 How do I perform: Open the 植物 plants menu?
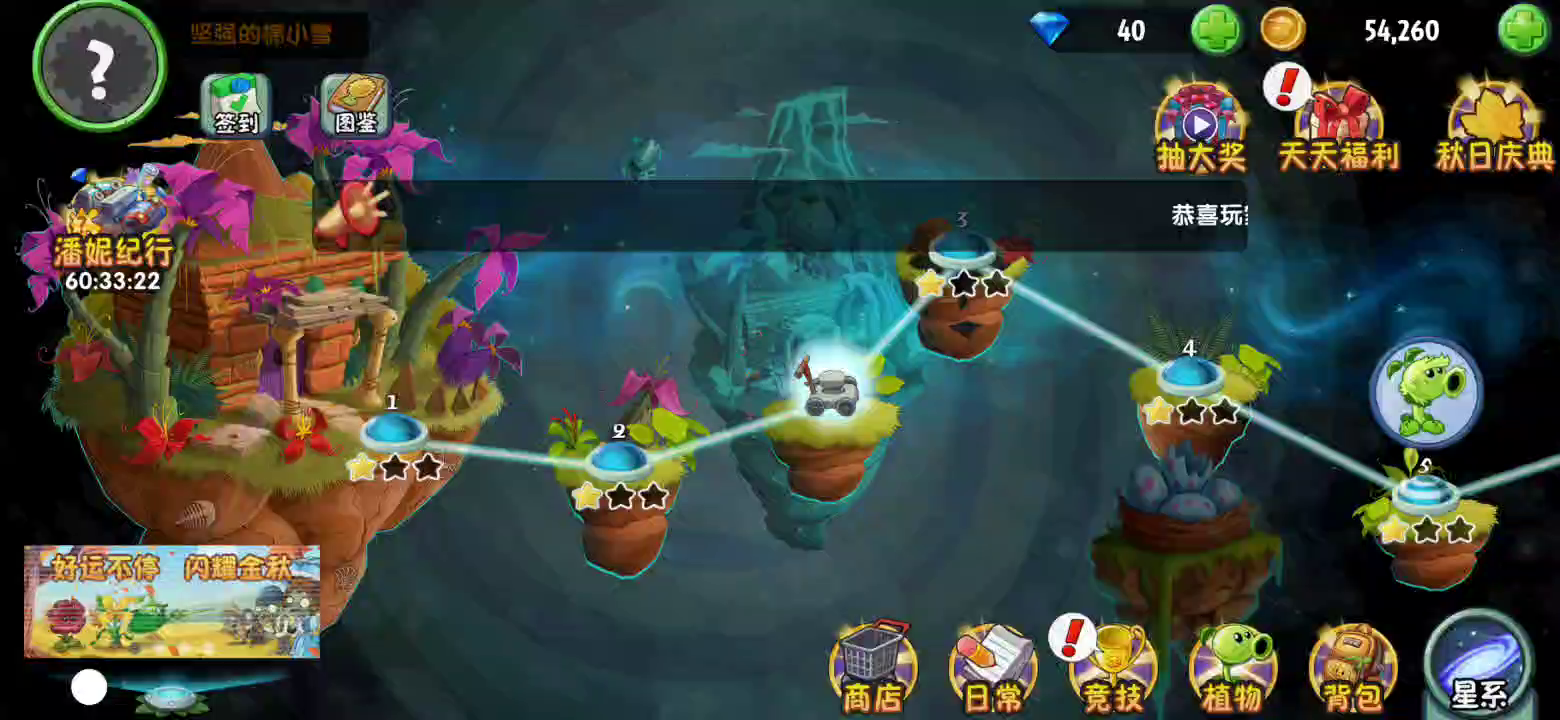coord(1233,667)
